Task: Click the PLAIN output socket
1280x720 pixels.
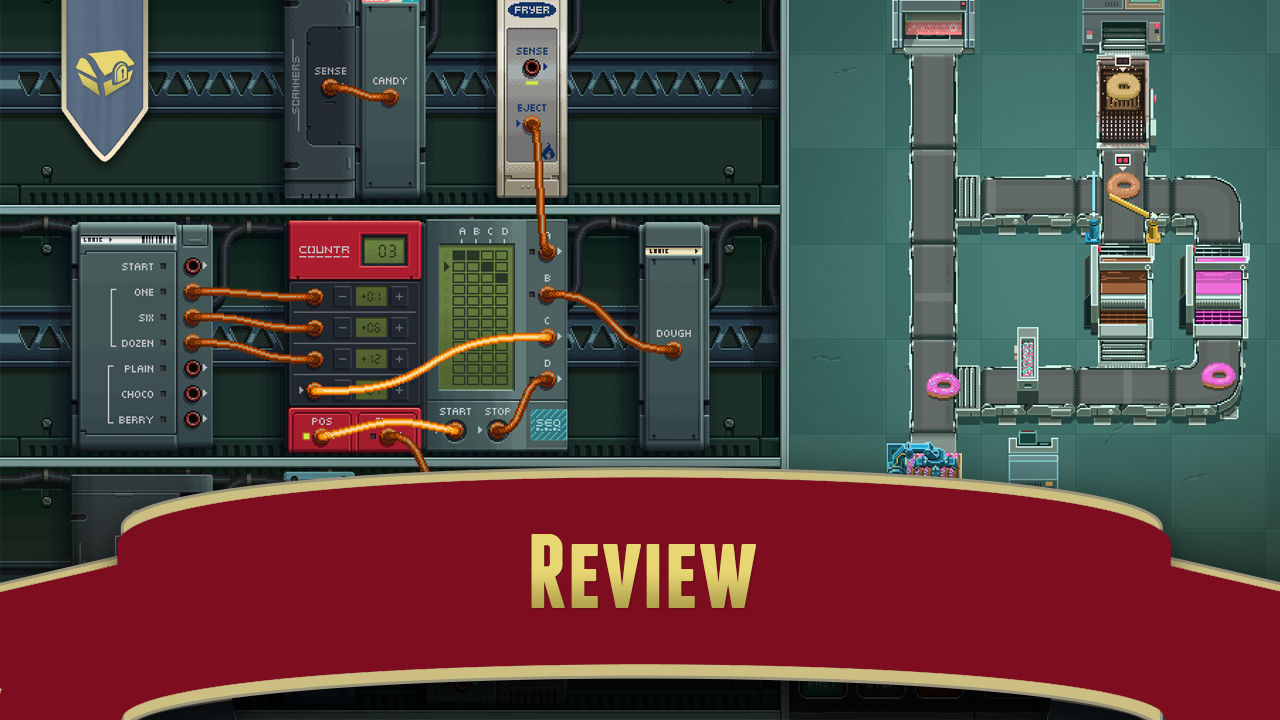Action: click(192, 369)
